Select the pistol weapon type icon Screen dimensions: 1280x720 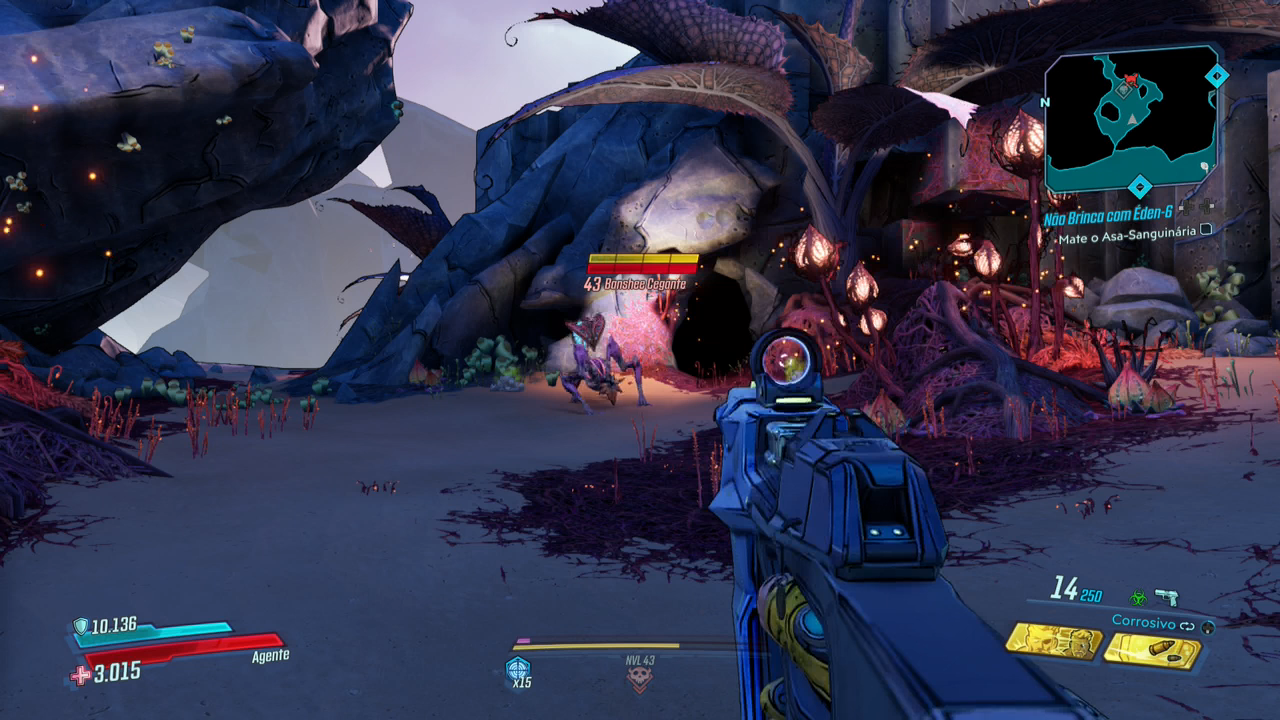[x=1166, y=597]
